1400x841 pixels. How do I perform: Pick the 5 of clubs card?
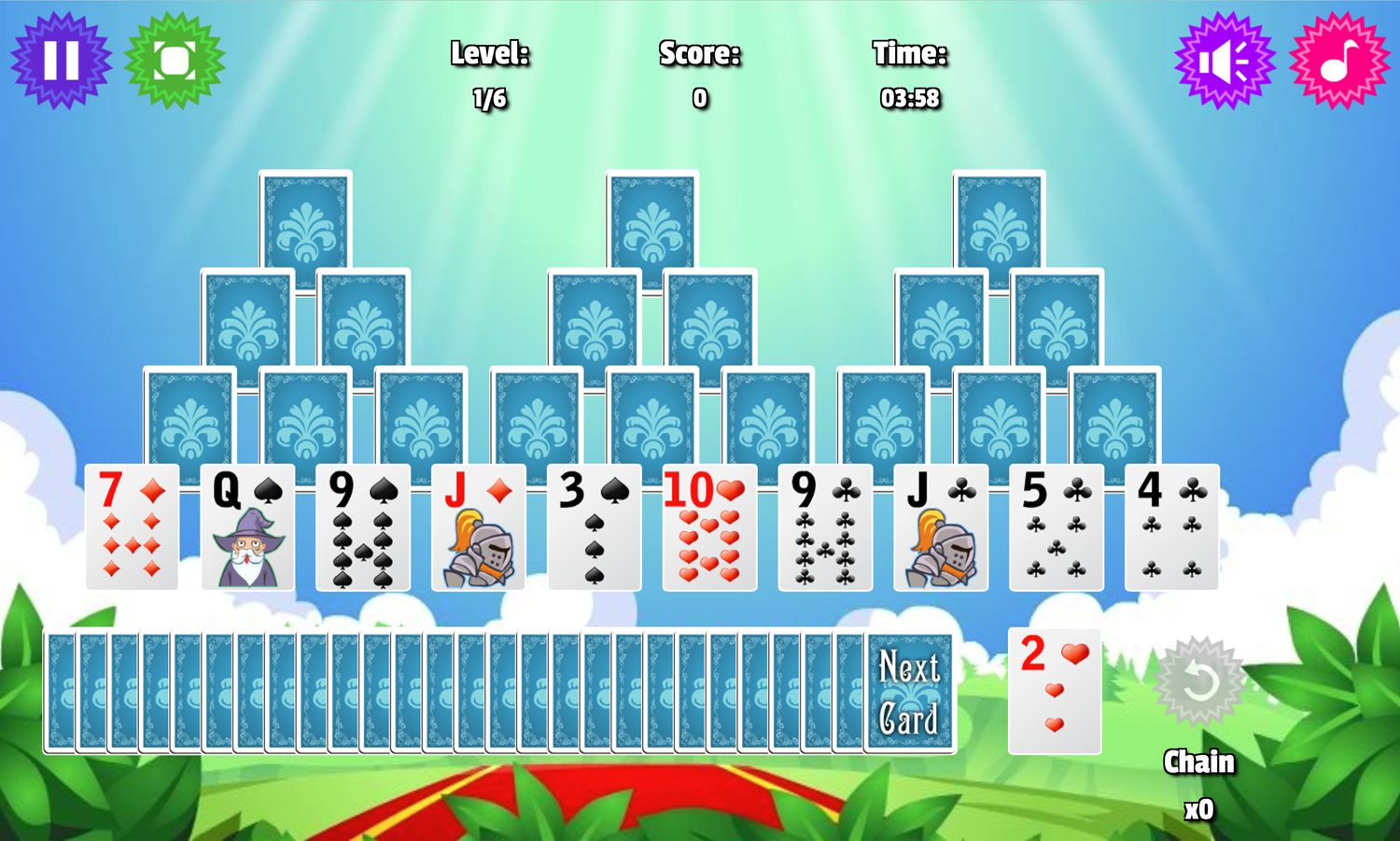click(1057, 527)
